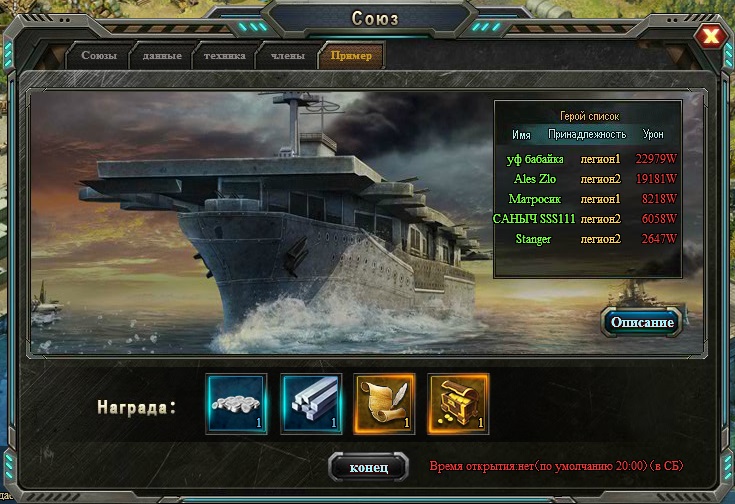Go to the члены tab
The image size is (735, 504).
[288, 56]
